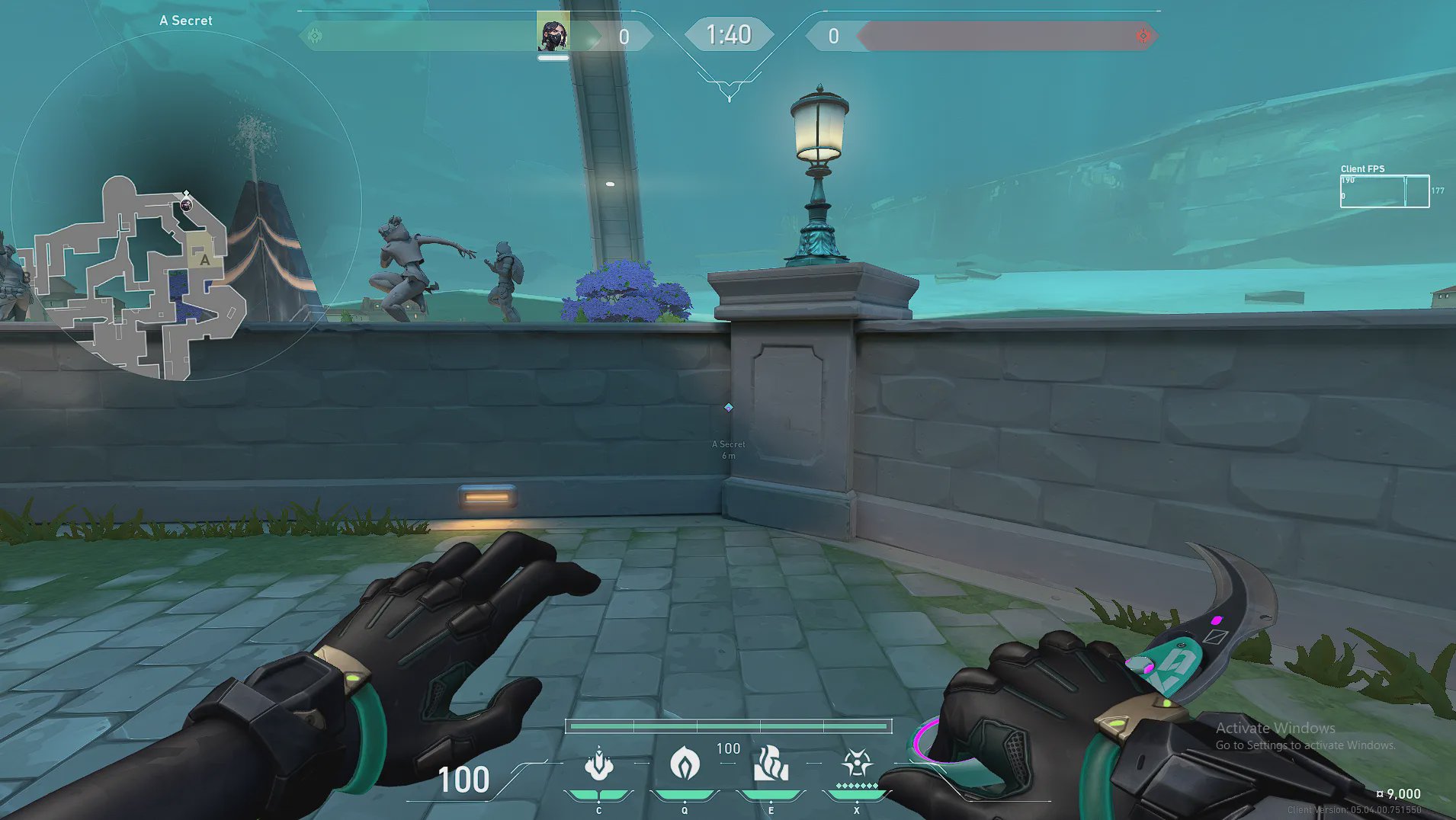The image size is (1456, 820).
Task: Activate the Viper's Pit ultimate icon
Action: [x=857, y=763]
